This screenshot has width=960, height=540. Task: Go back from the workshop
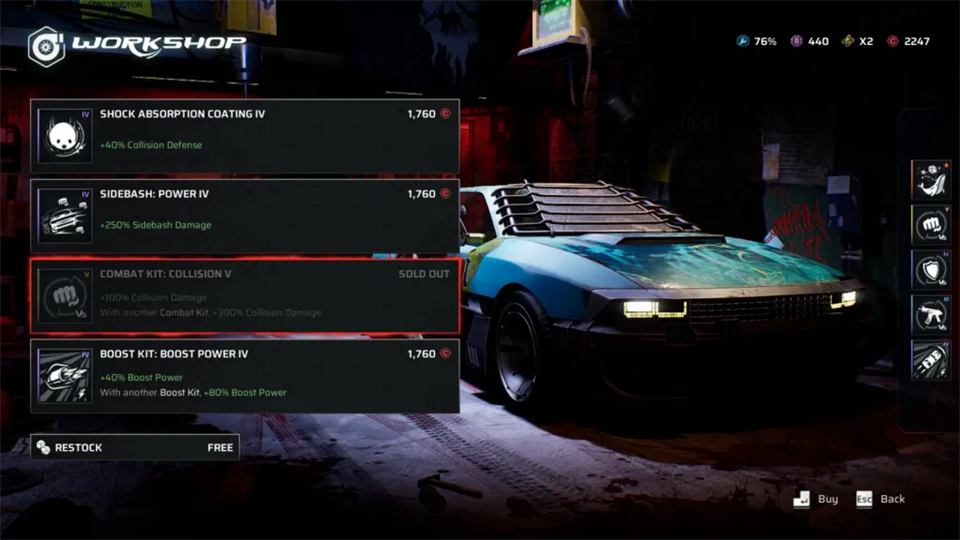click(x=880, y=499)
